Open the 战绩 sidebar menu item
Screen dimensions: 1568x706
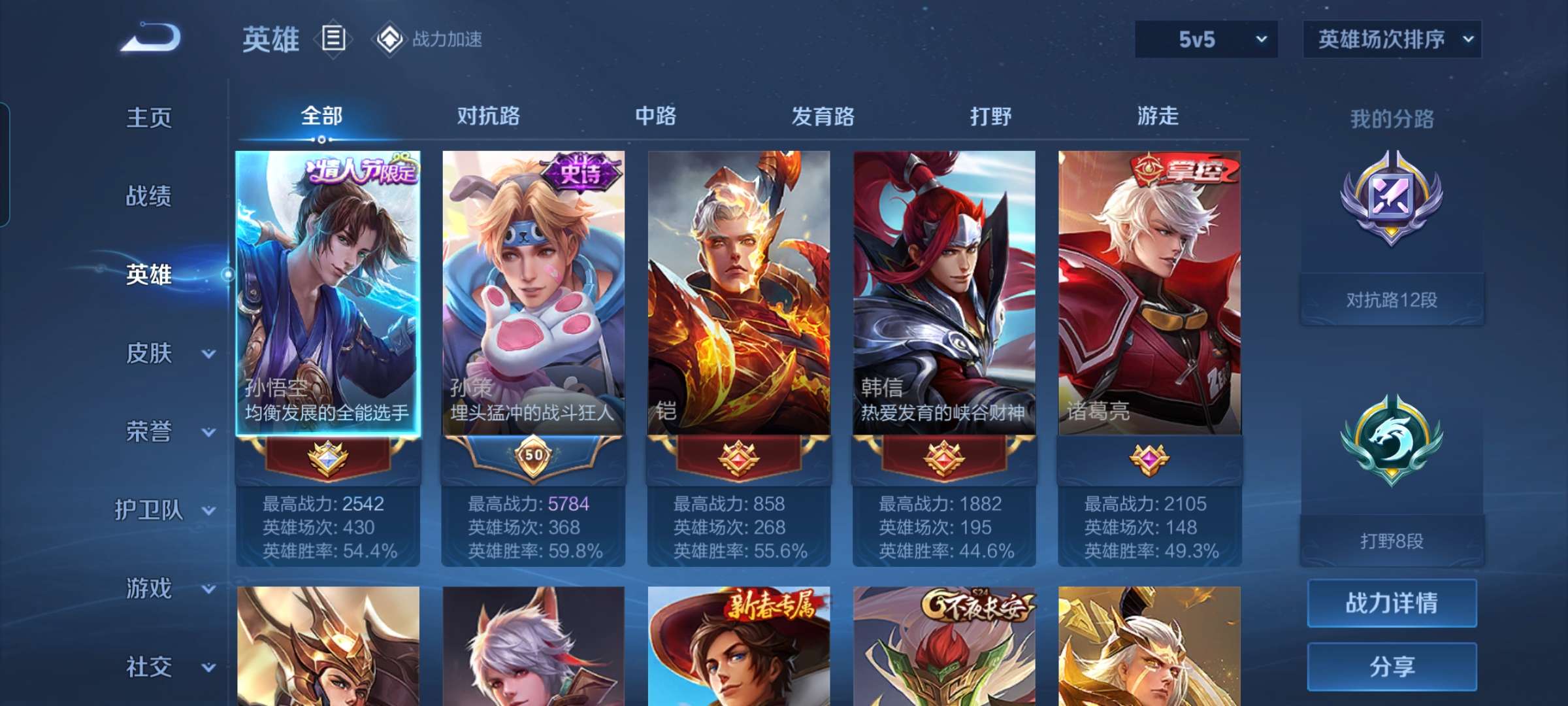pos(149,196)
